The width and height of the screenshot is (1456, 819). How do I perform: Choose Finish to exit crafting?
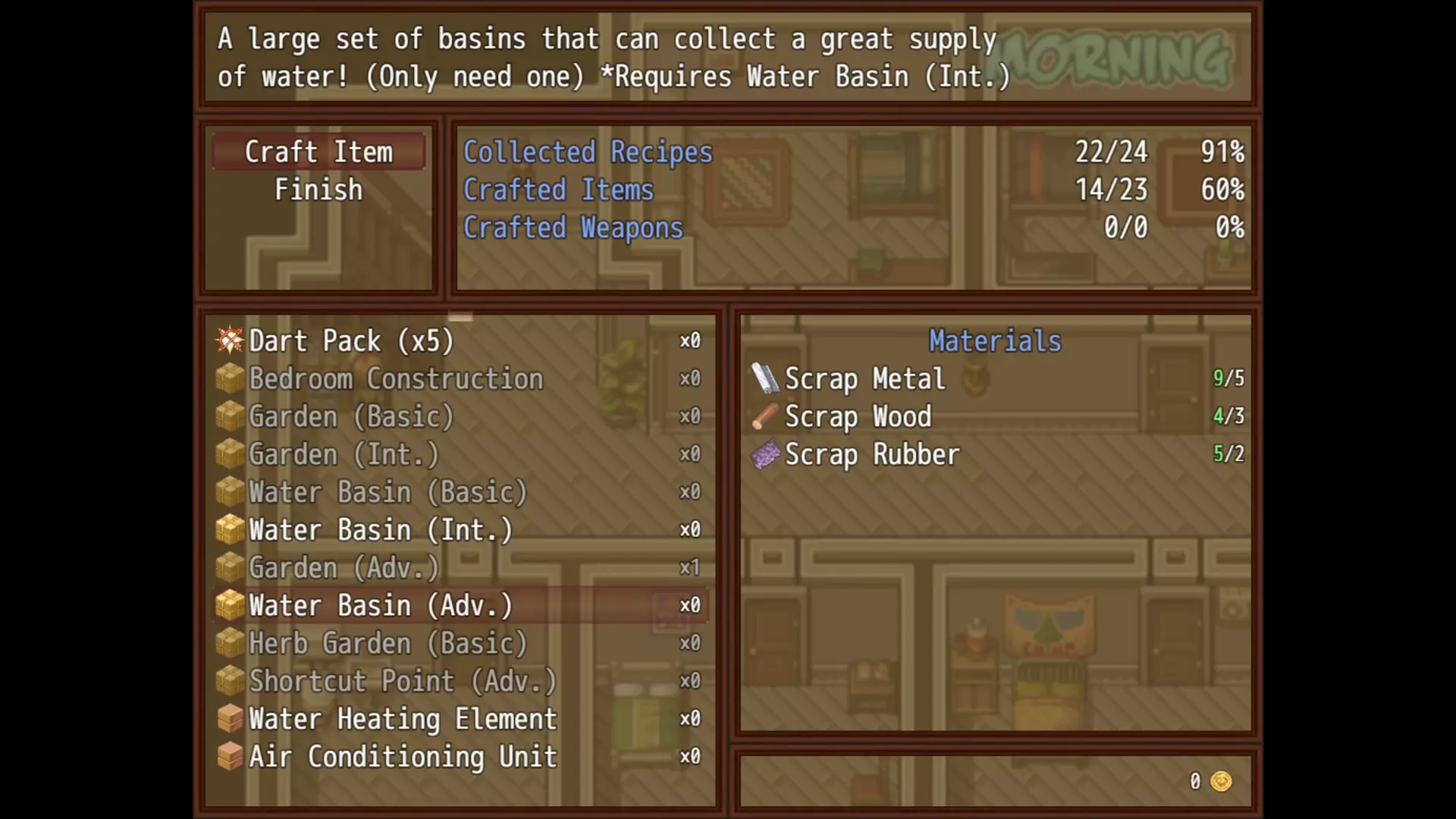(x=318, y=190)
